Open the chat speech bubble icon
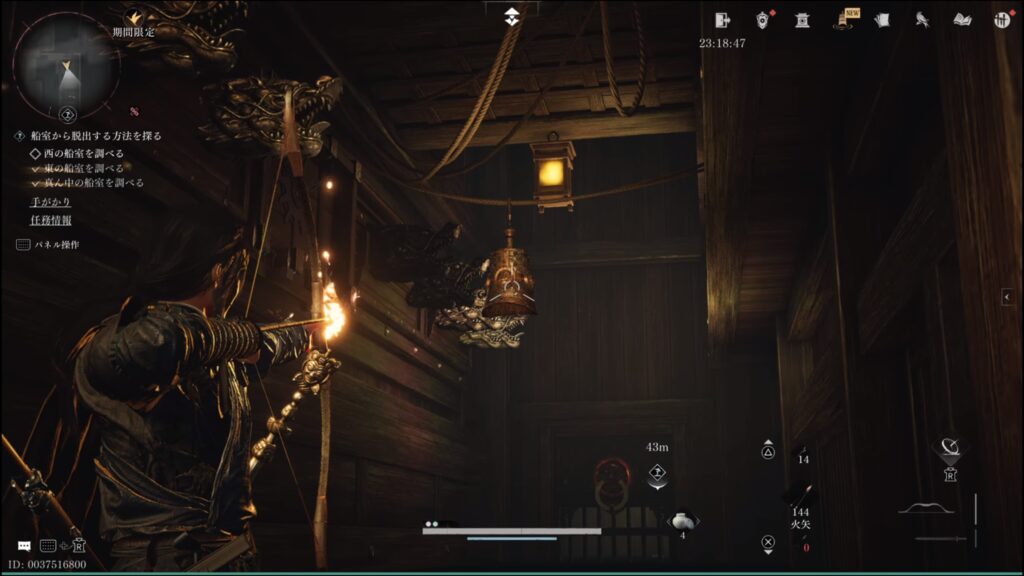The height and width of the screenshot is (576, 1024). pyautogui.click(x=24, y=546)
